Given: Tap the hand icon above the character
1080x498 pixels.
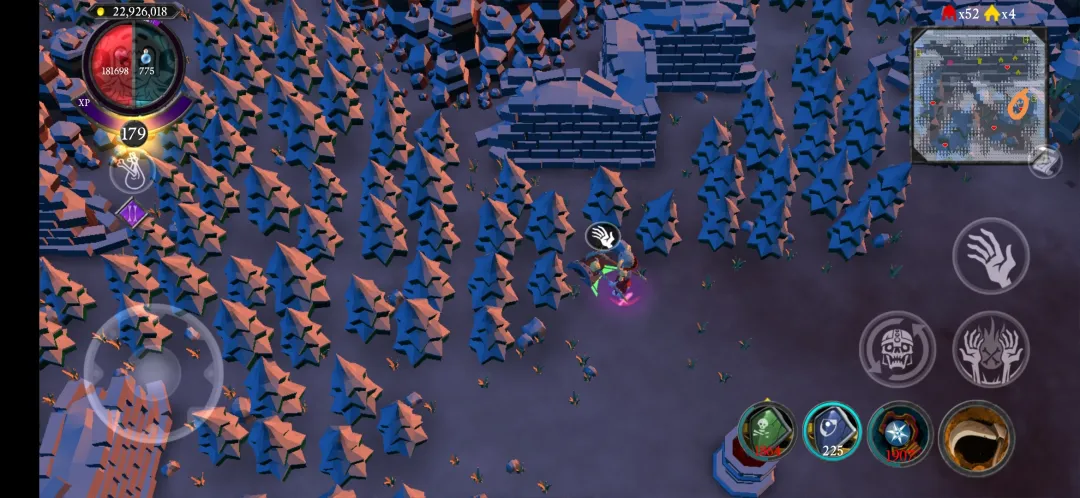Looking at the screenshot, I should coord(602,236).
